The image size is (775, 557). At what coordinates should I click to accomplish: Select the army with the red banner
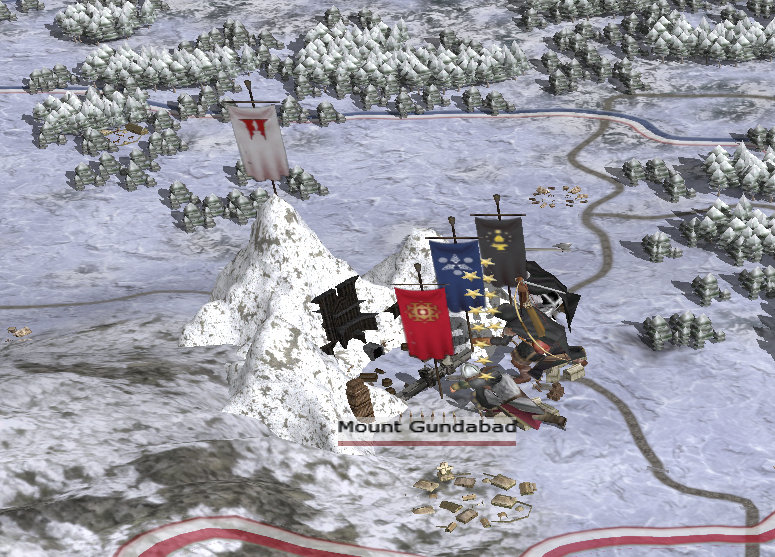(424, 322)
